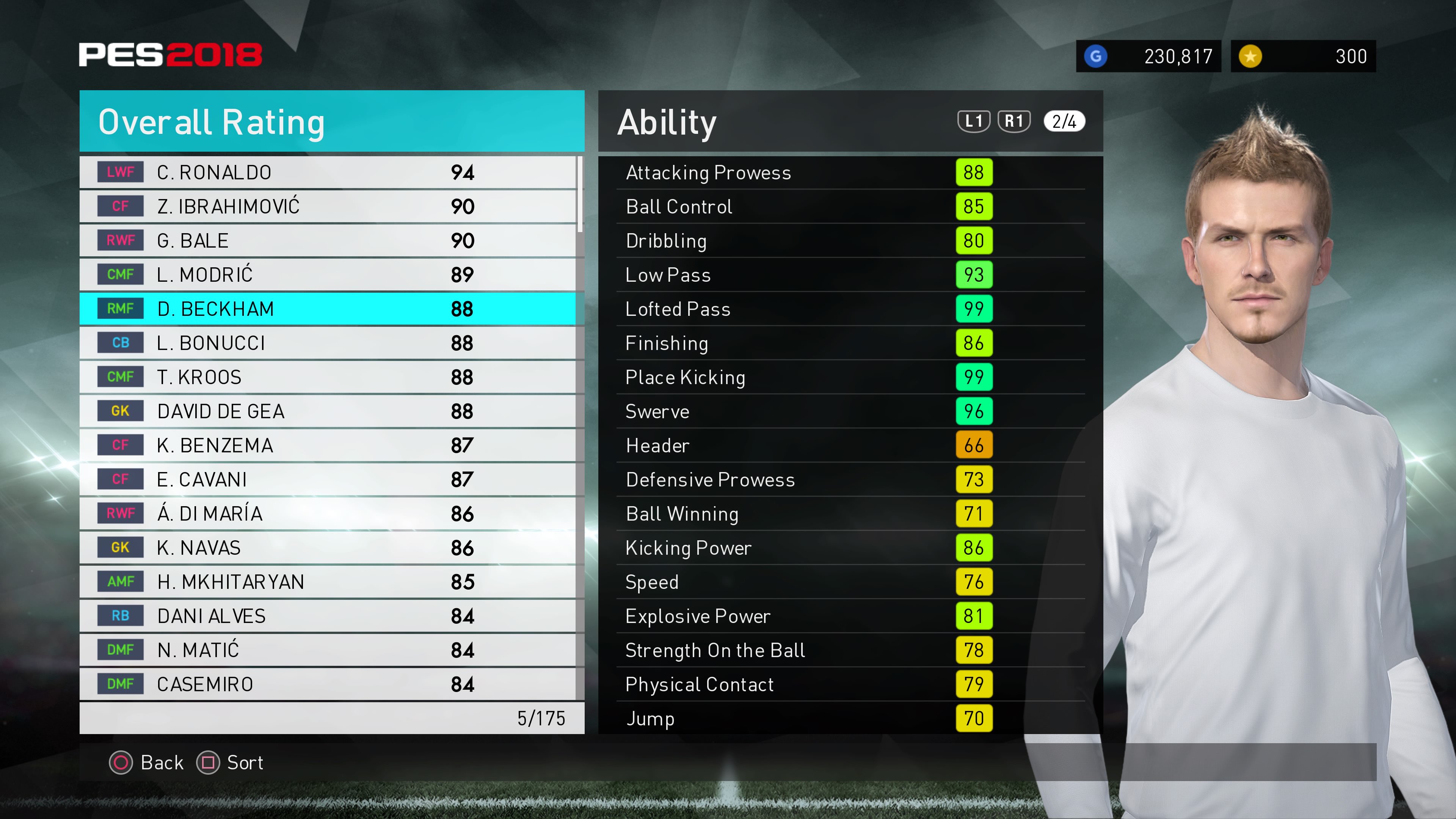Click the square Sort button icon
Viewport: 1456px width, 819px height.
(208, 763)
